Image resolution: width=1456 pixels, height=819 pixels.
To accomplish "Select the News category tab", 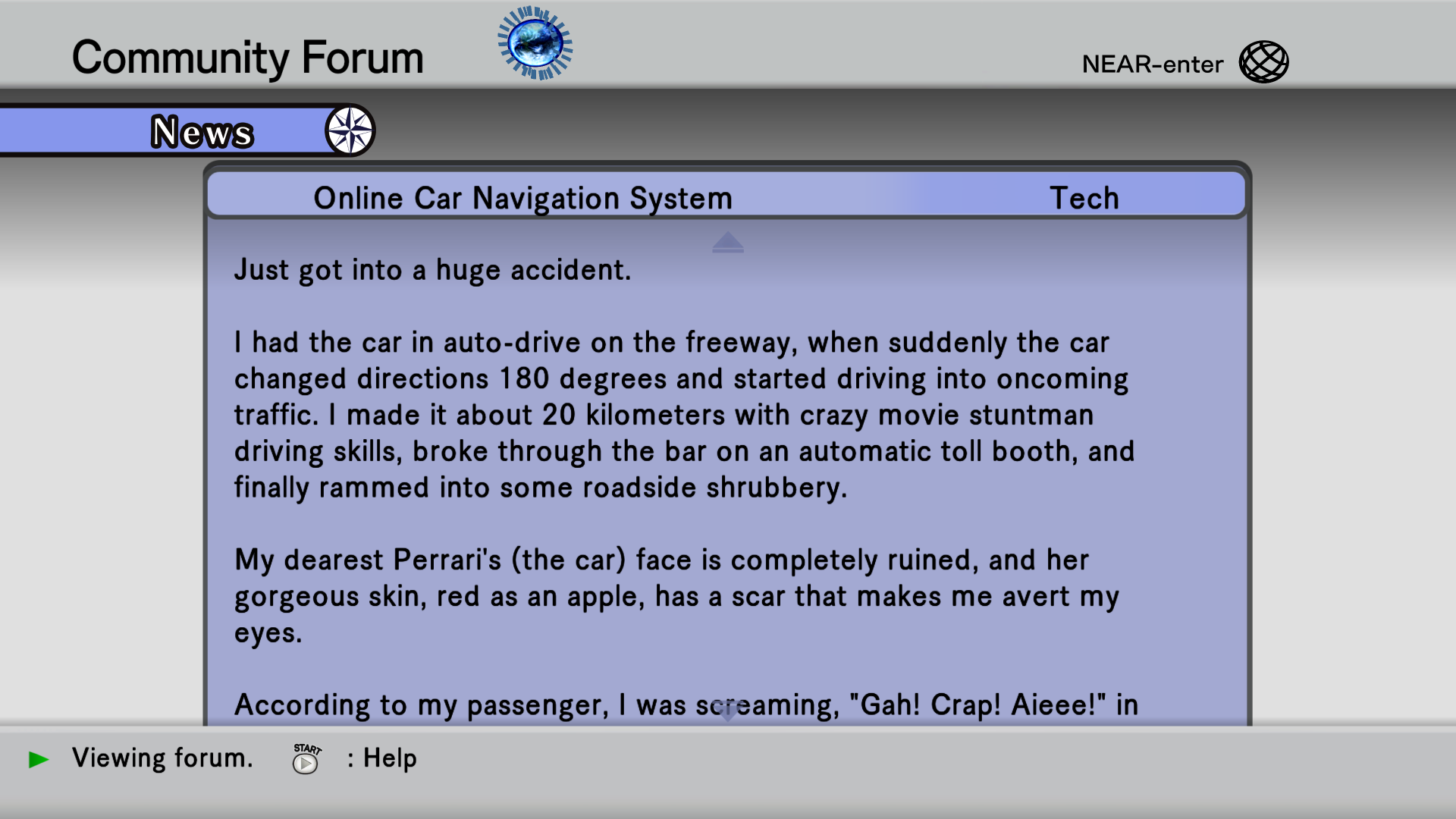I will point(201,132).
